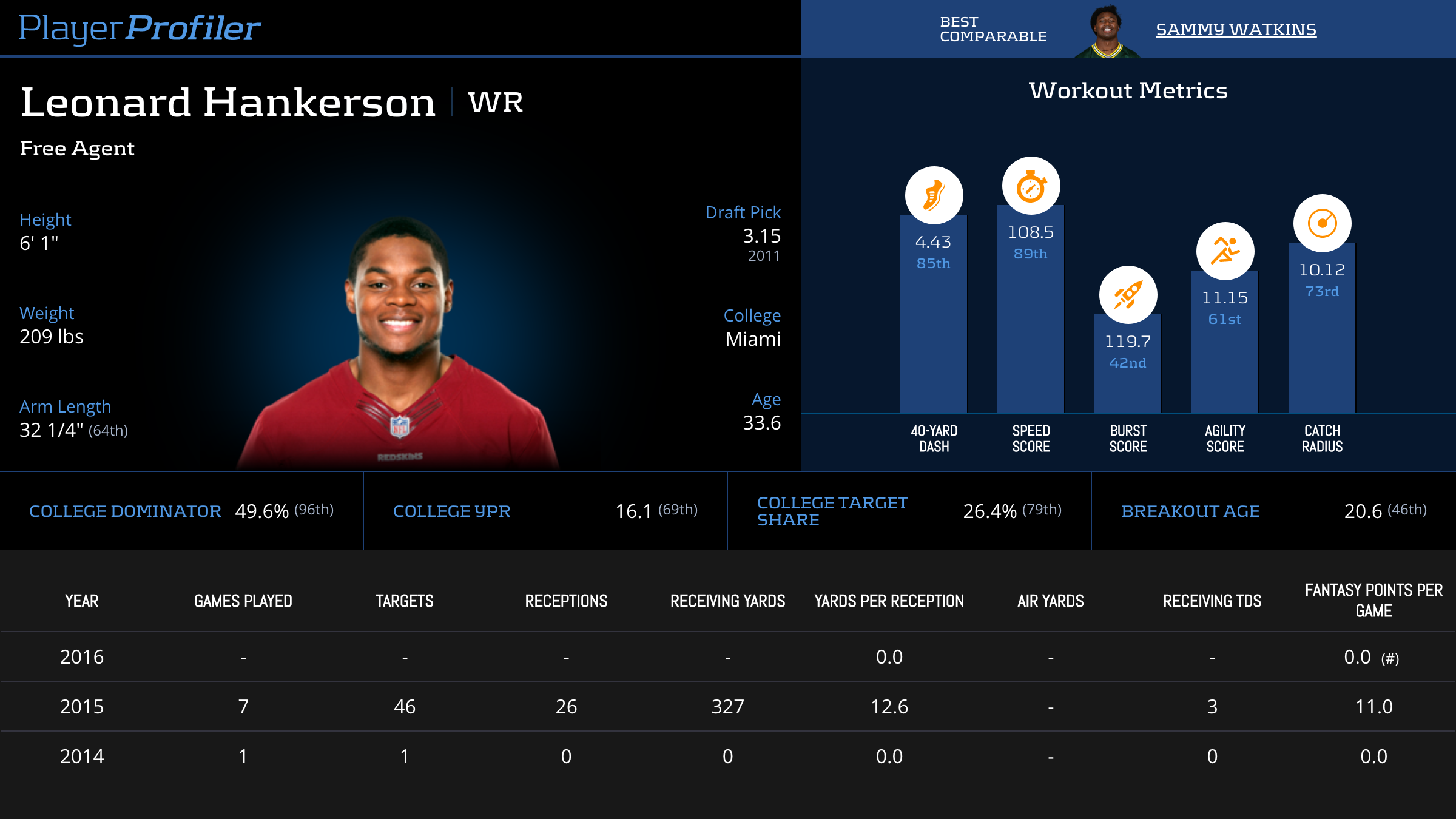This screenshot has height=819, width=1456.
Task: Open the Sammy Watkins comparable link
Action: [x=1236, y=30]
